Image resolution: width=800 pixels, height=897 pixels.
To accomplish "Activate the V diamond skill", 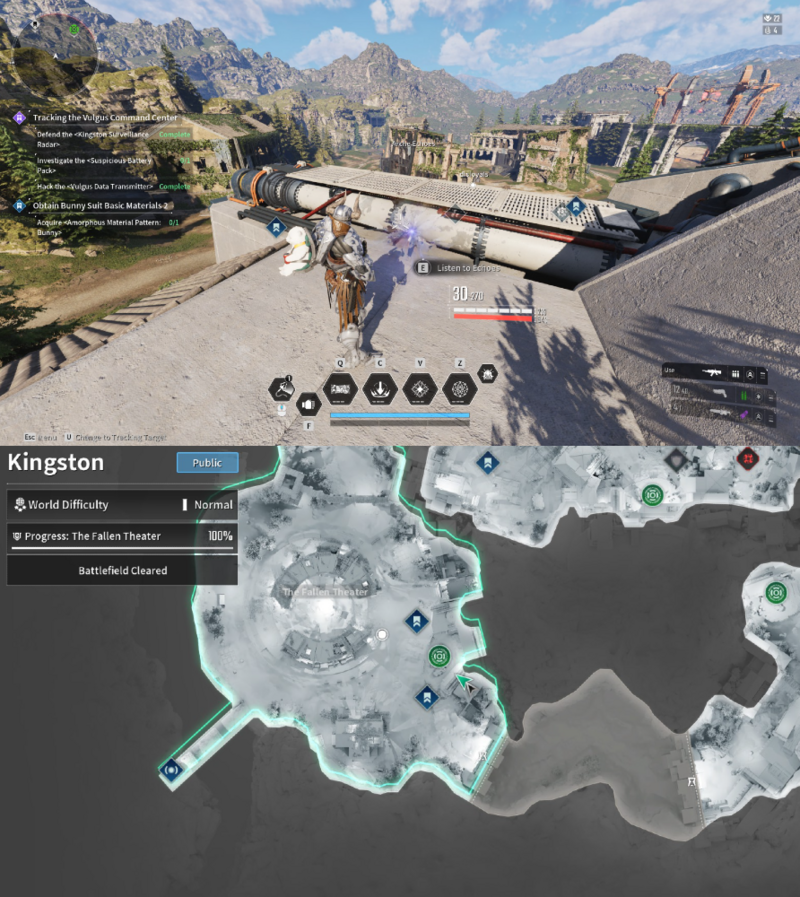I will click(x=419, y=388).
